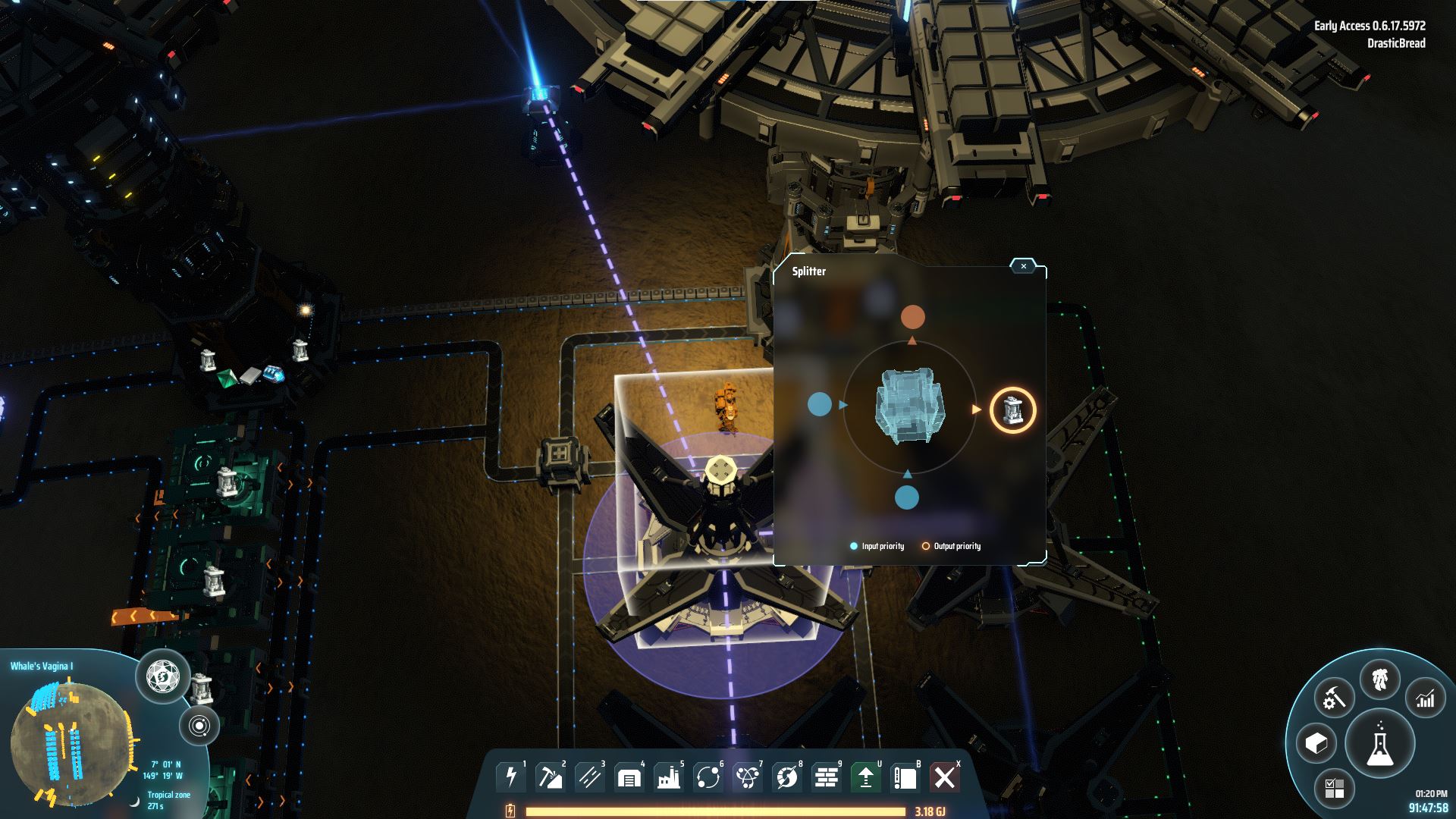This screenshot has height=819, width=1456.
Task: Open the brick foundation build category
Action: (827, 777)
